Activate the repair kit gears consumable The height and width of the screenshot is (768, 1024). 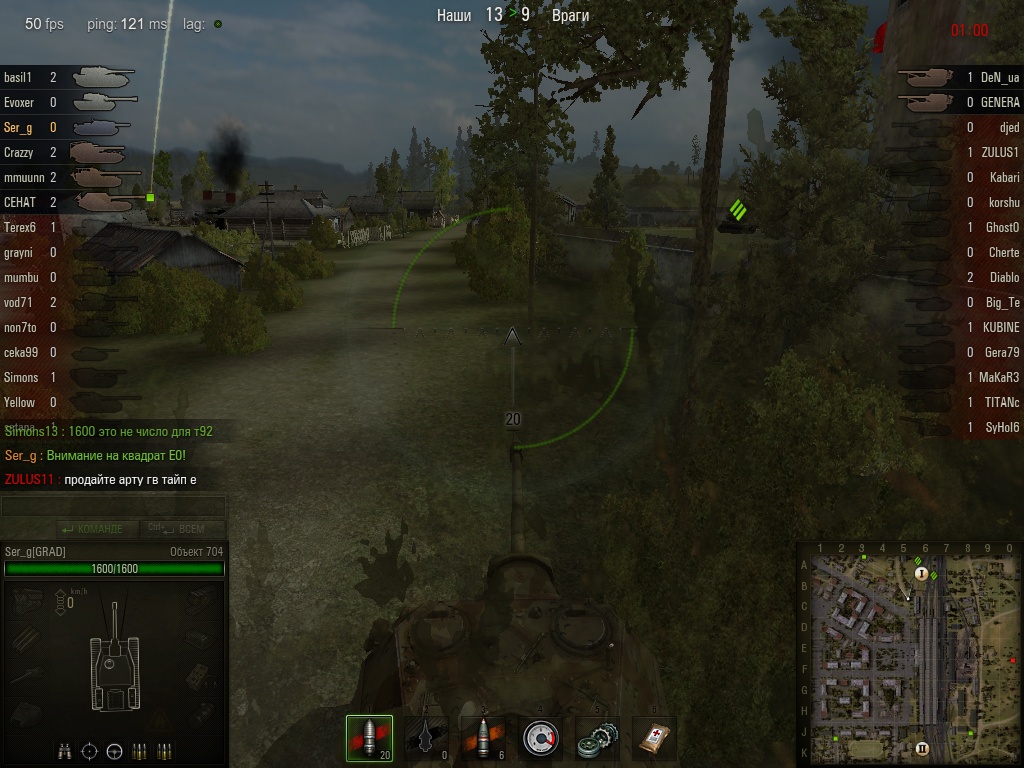(598, 739)
